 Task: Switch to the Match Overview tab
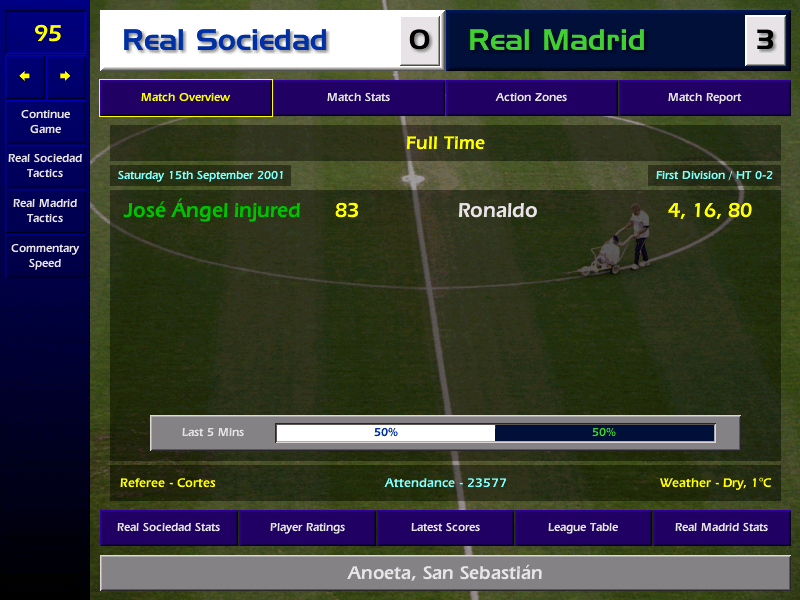(185, 98)
